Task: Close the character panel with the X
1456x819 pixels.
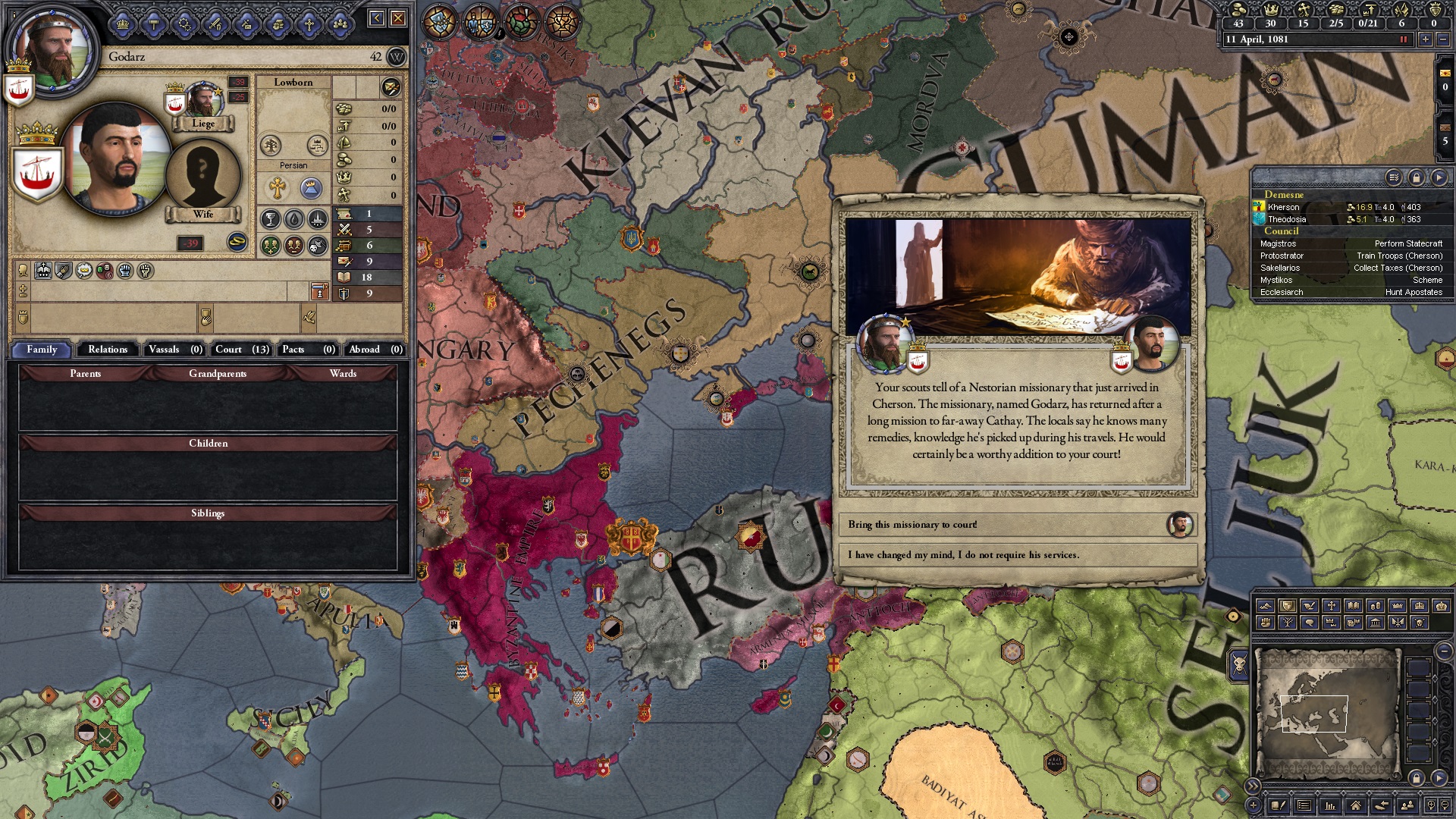Action: pos(398,18)
